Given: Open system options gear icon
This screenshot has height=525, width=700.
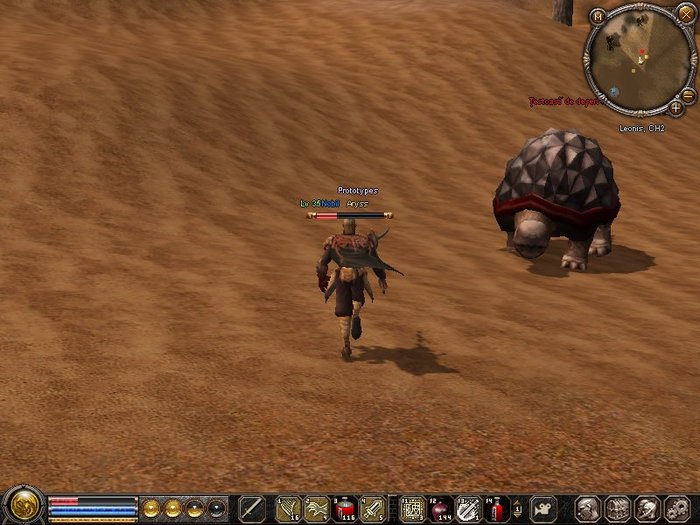Looking at the screenshot, I should tap(677, 508).
